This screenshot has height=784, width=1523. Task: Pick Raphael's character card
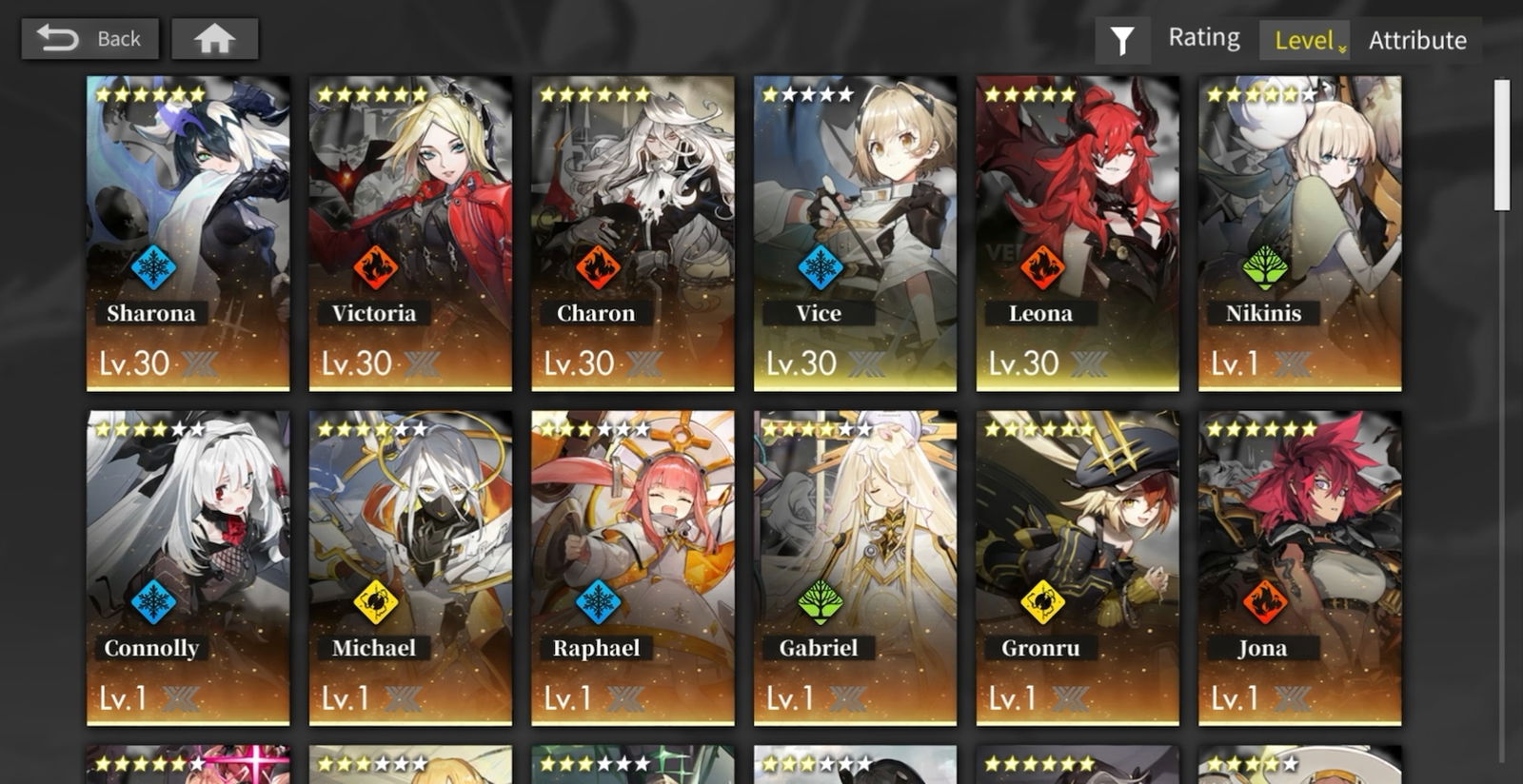pyautogui.click(x=633, y=567)
